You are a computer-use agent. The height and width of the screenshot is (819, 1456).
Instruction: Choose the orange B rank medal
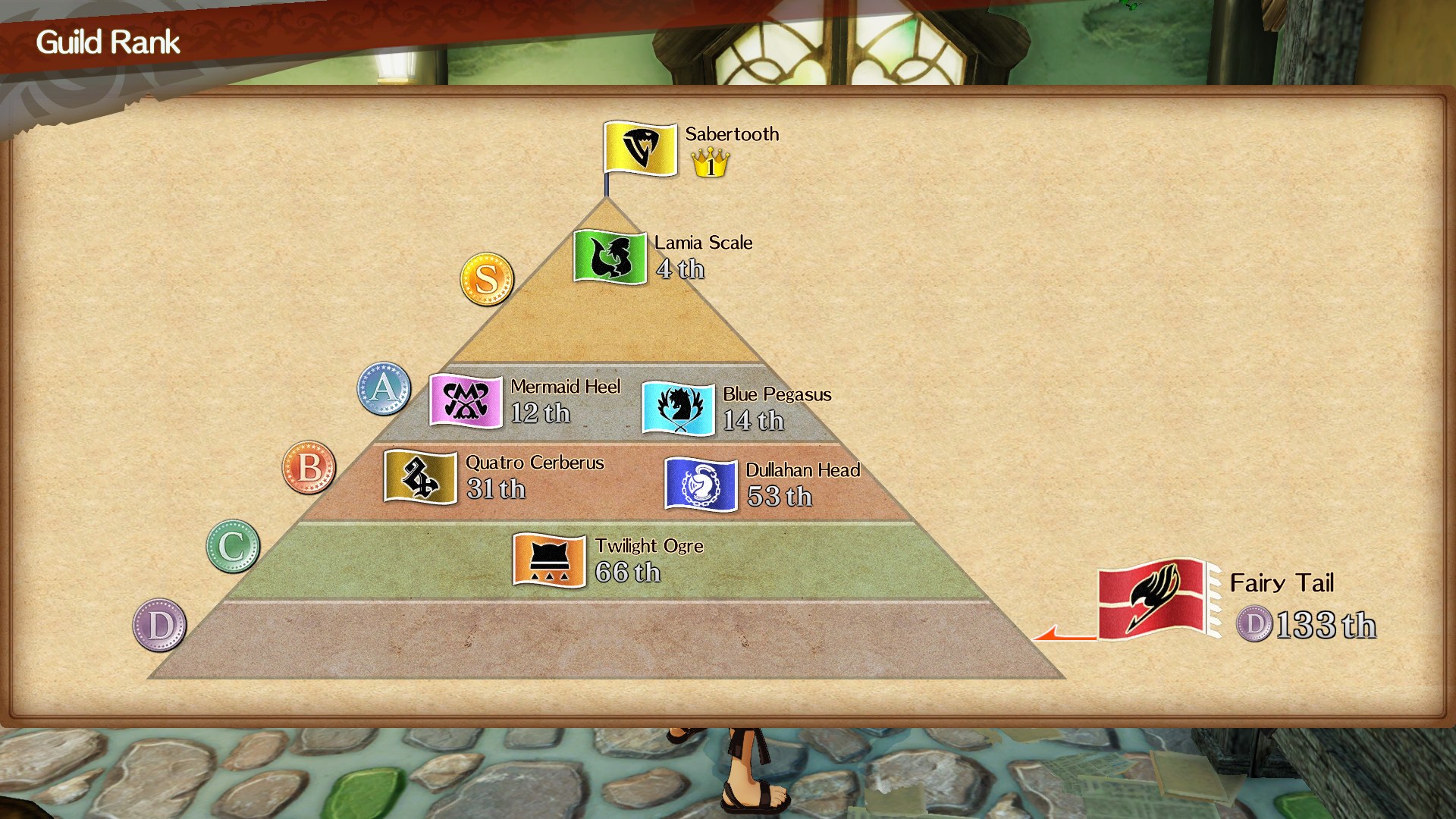pos(309,467)
